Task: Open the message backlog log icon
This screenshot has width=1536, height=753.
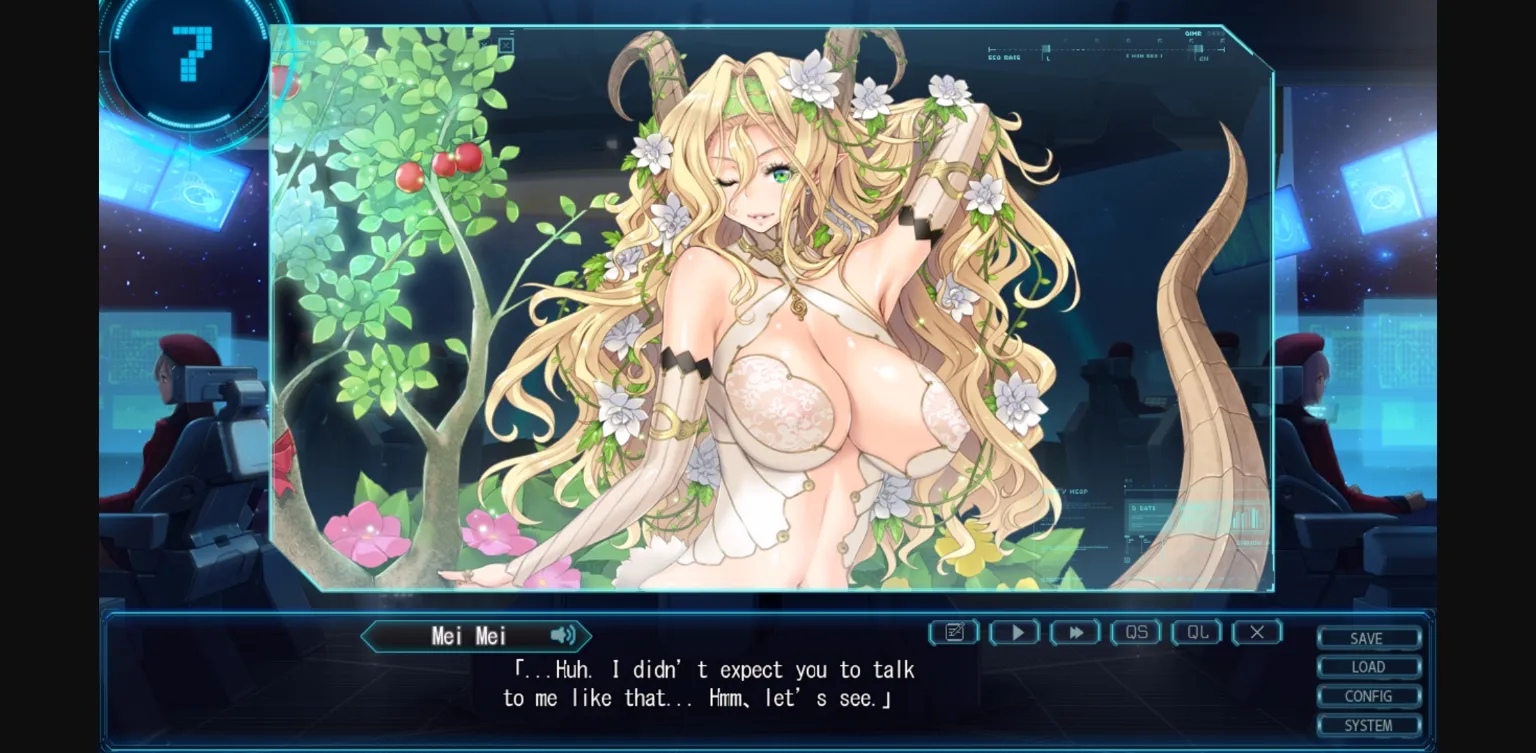Action: [x=953, y=632]
